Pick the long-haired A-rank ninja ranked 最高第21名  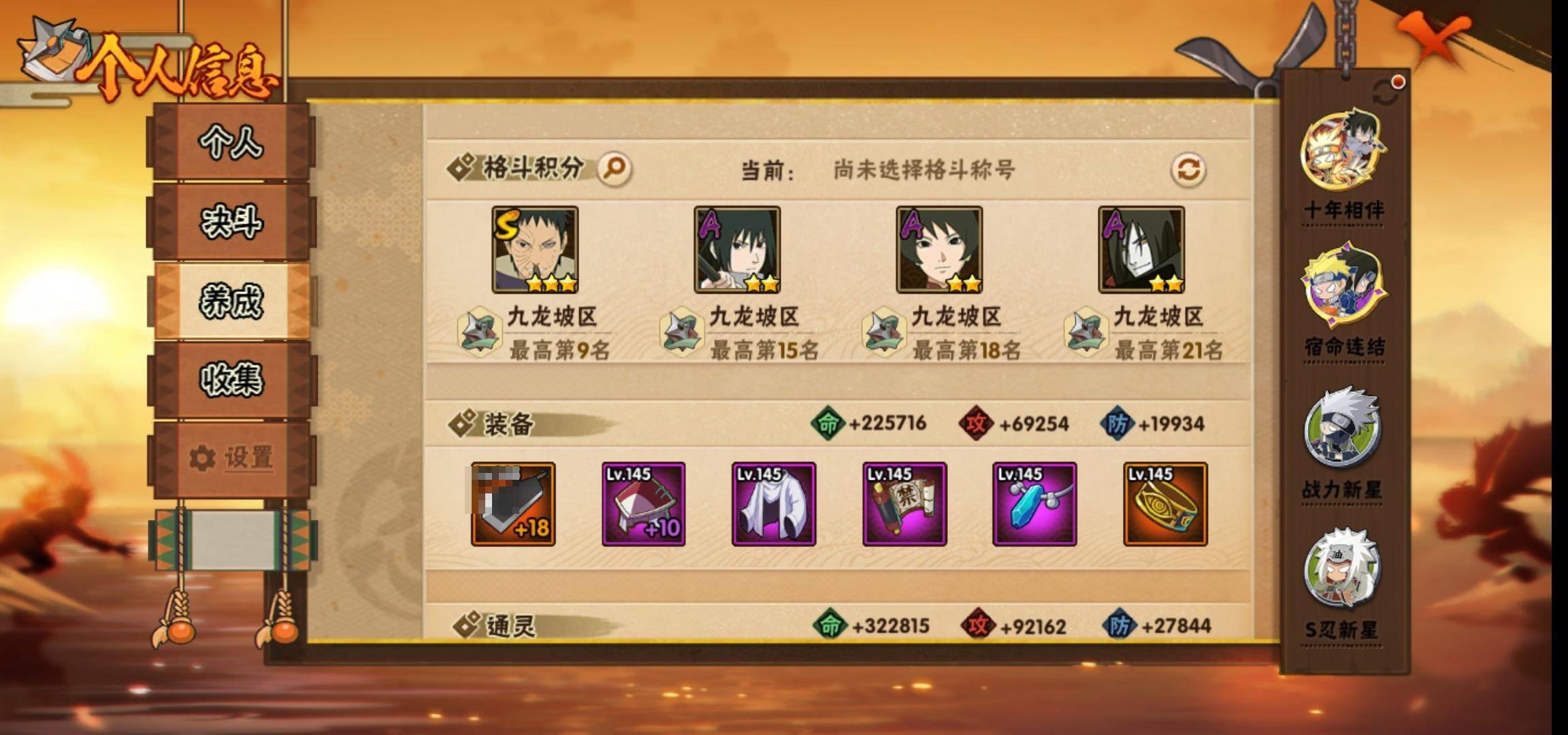click(x=1141, y=250)
